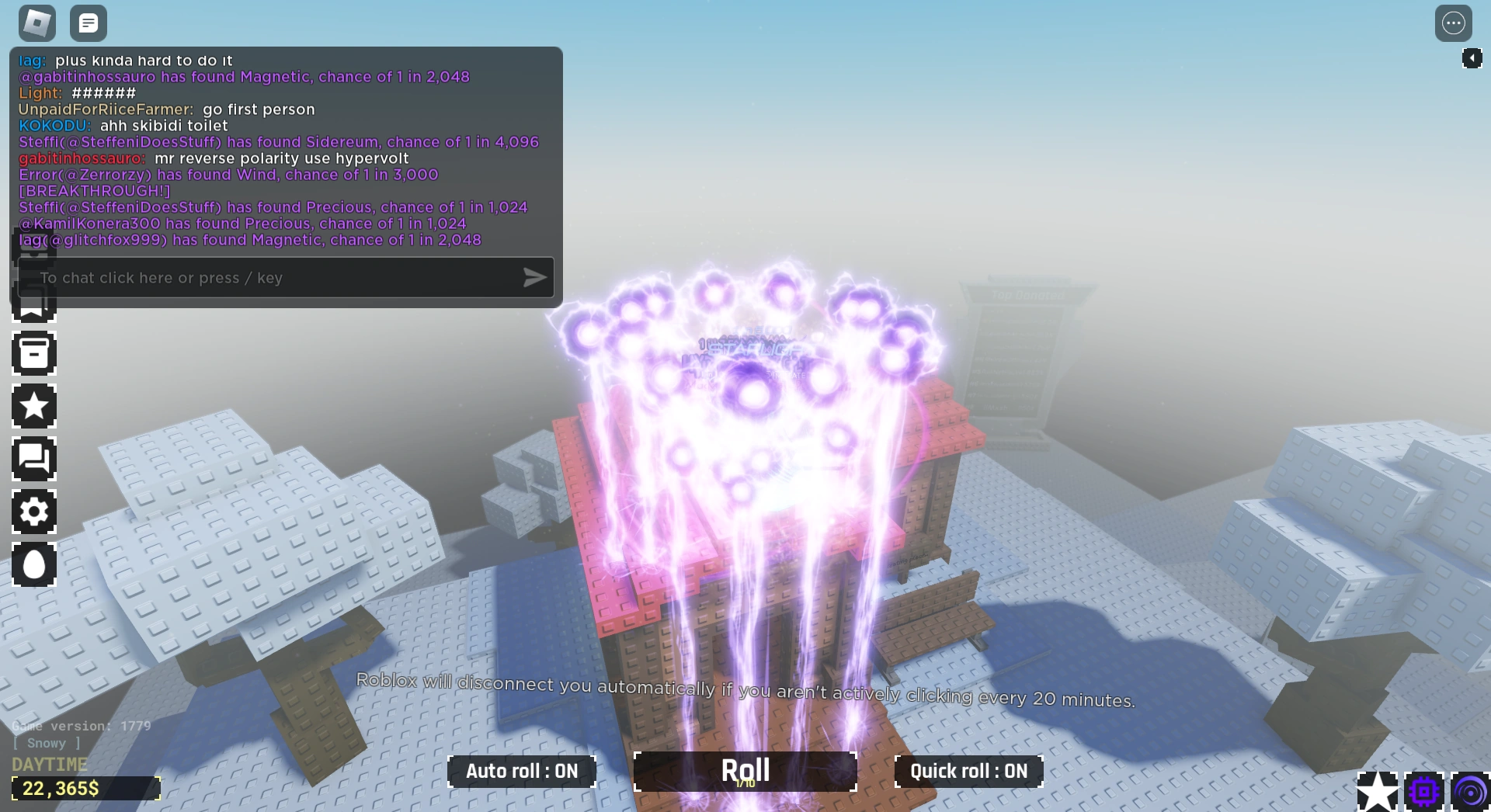Image resolution: width=1491 pixels, height=812 pixels.
Task: Toggle Quick roll off
Action: [968, 771]
